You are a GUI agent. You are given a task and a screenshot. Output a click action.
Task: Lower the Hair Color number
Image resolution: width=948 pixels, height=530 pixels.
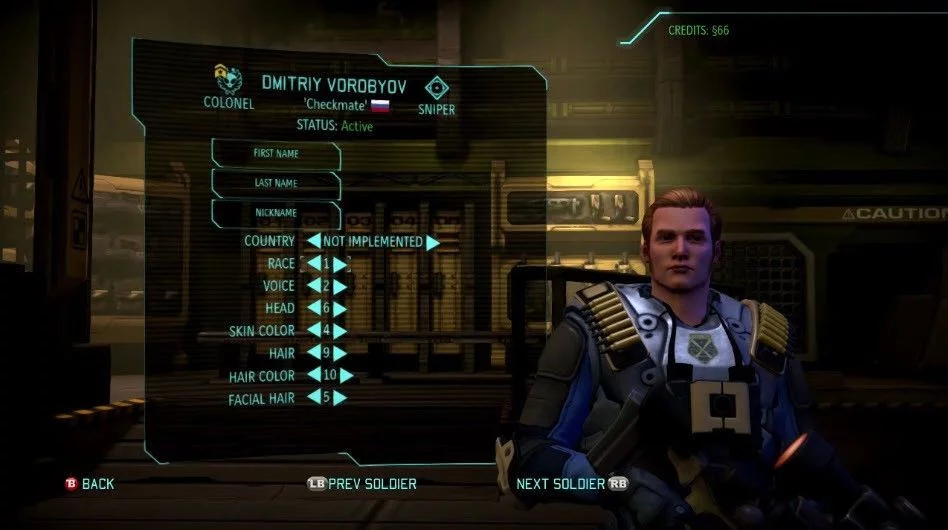[313, 376]
